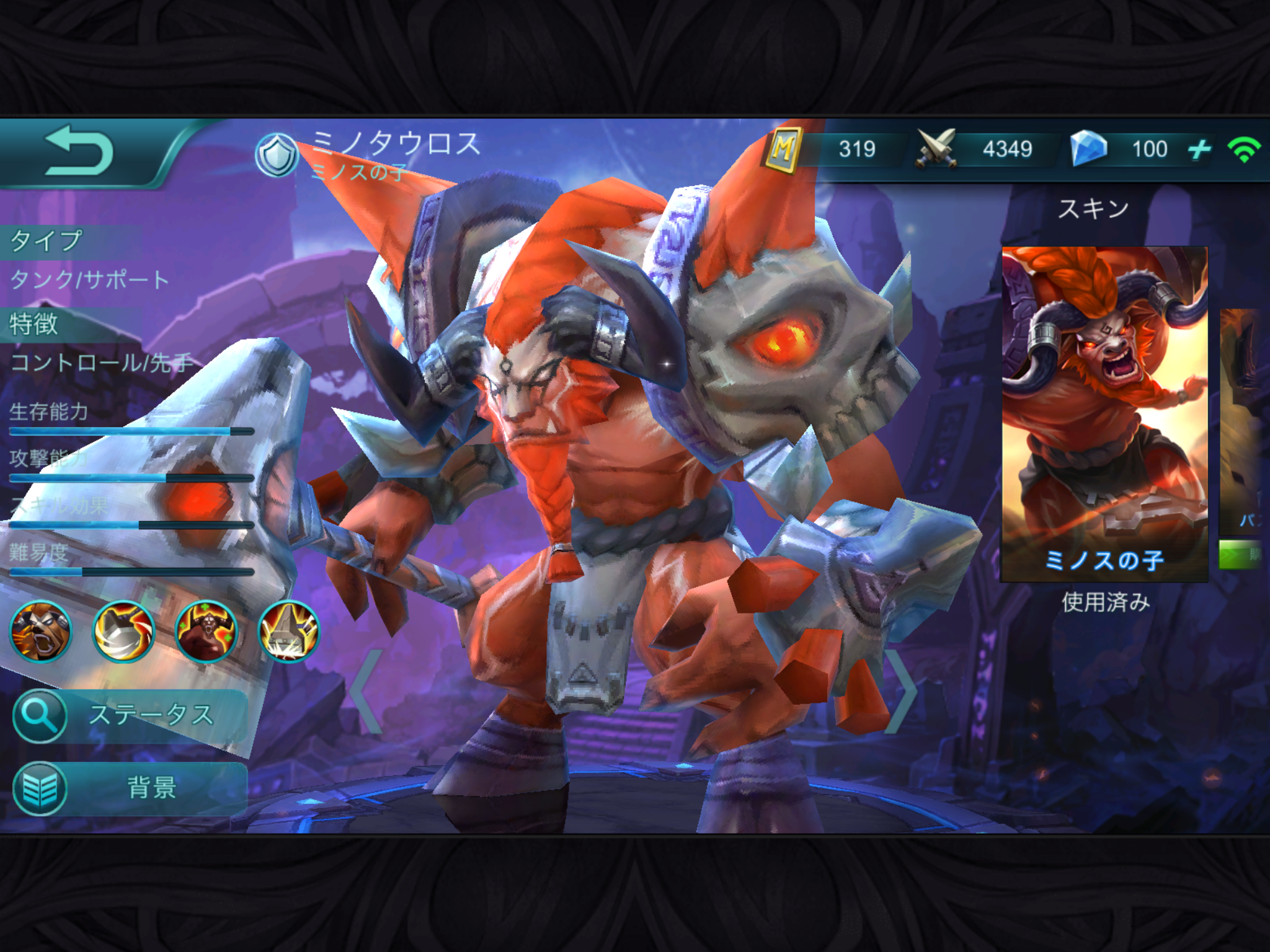
Task: Show the next hero with right arrow
Action: [902, 691]
